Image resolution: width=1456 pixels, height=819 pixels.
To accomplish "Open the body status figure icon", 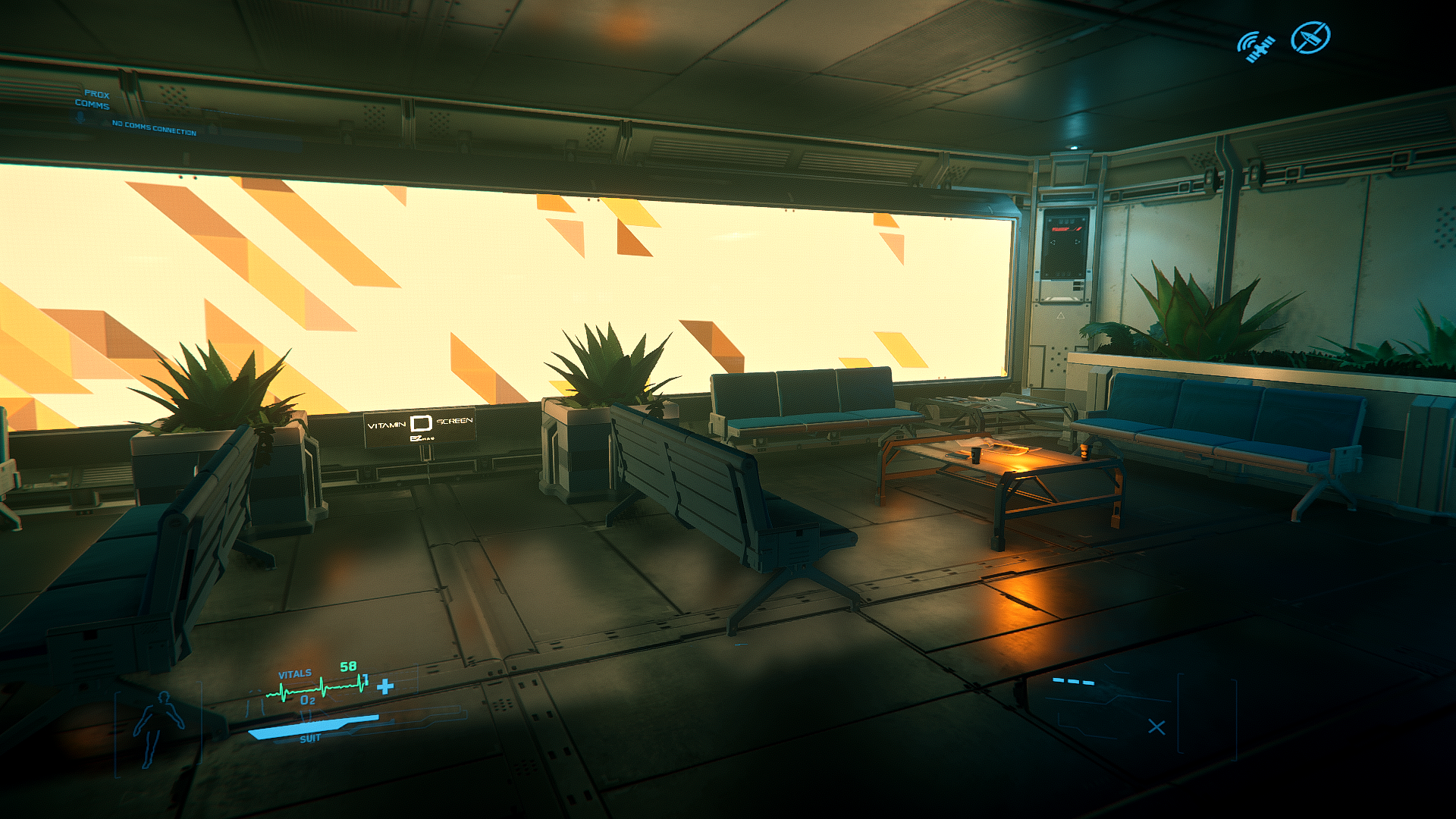I will click(x=157, y=728).
